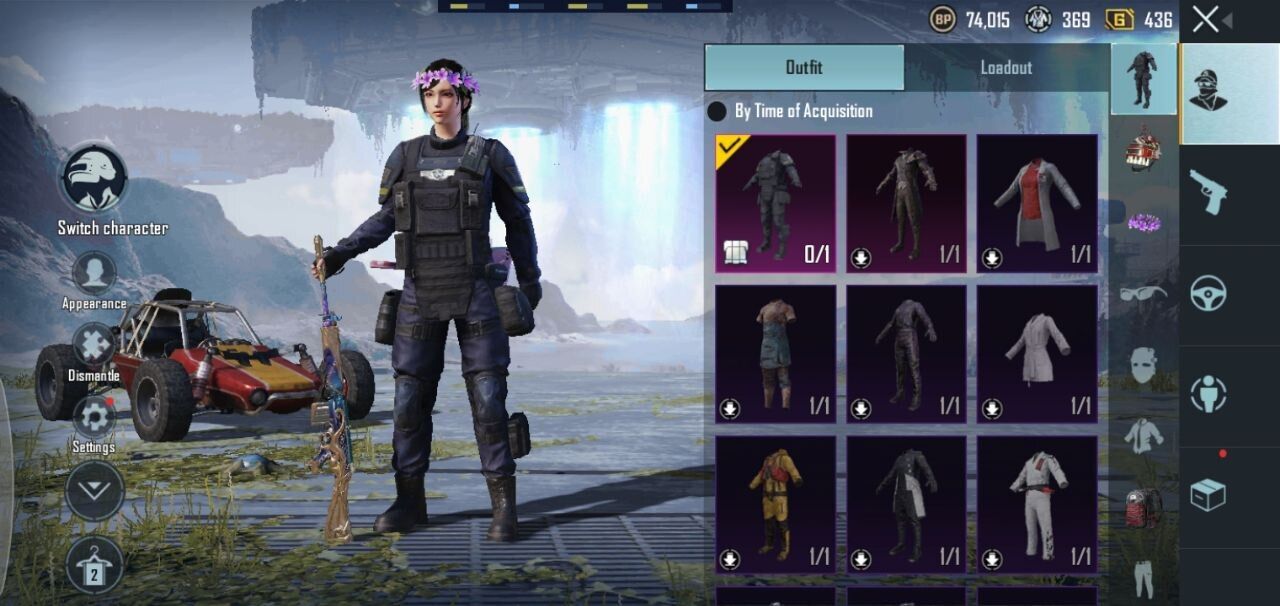Open the pistol weapons category
The width and height of the screenshot is (1280, 606).
point(1208,192)
